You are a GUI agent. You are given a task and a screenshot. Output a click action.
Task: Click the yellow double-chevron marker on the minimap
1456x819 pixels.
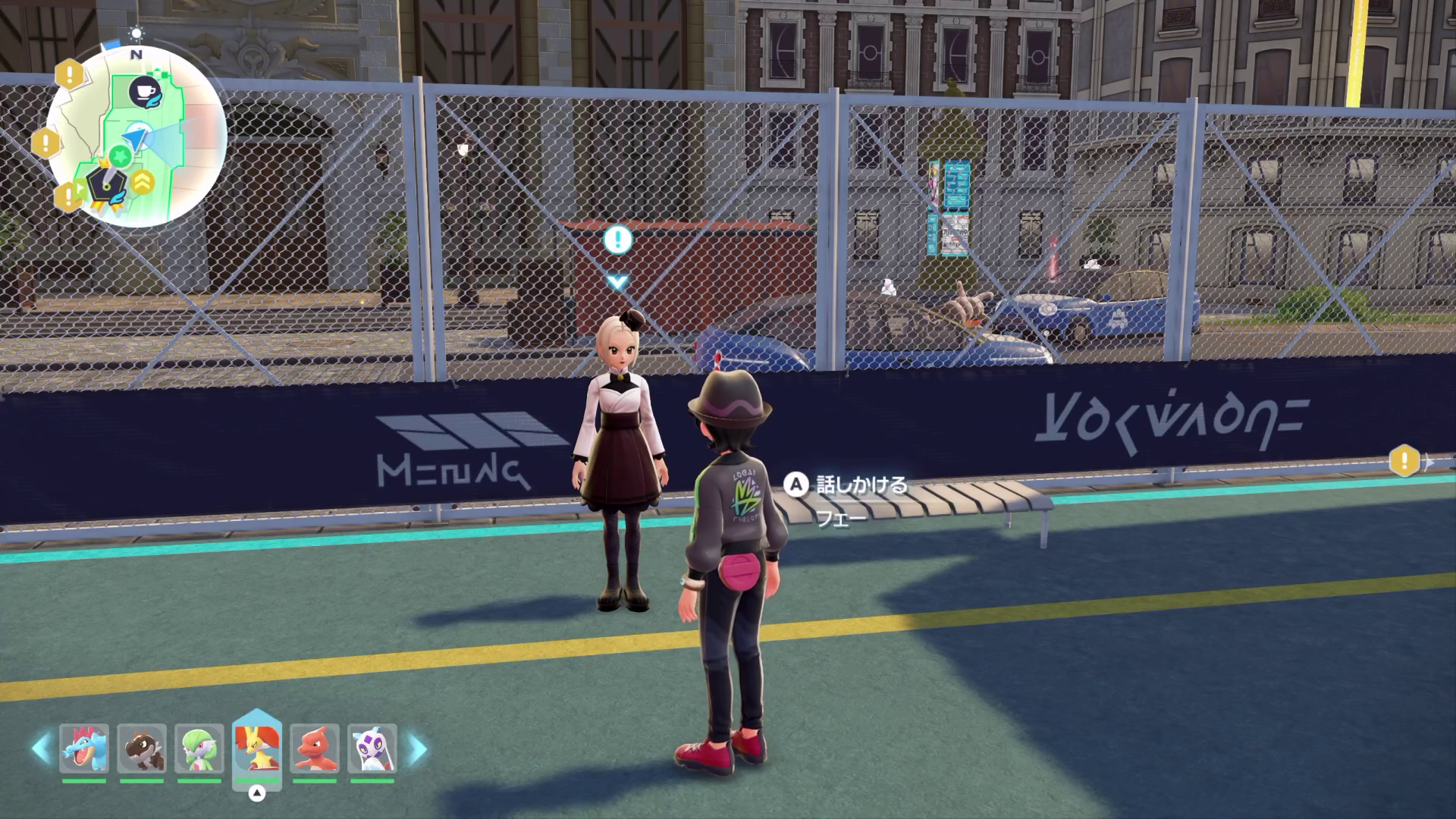[143, 182]
